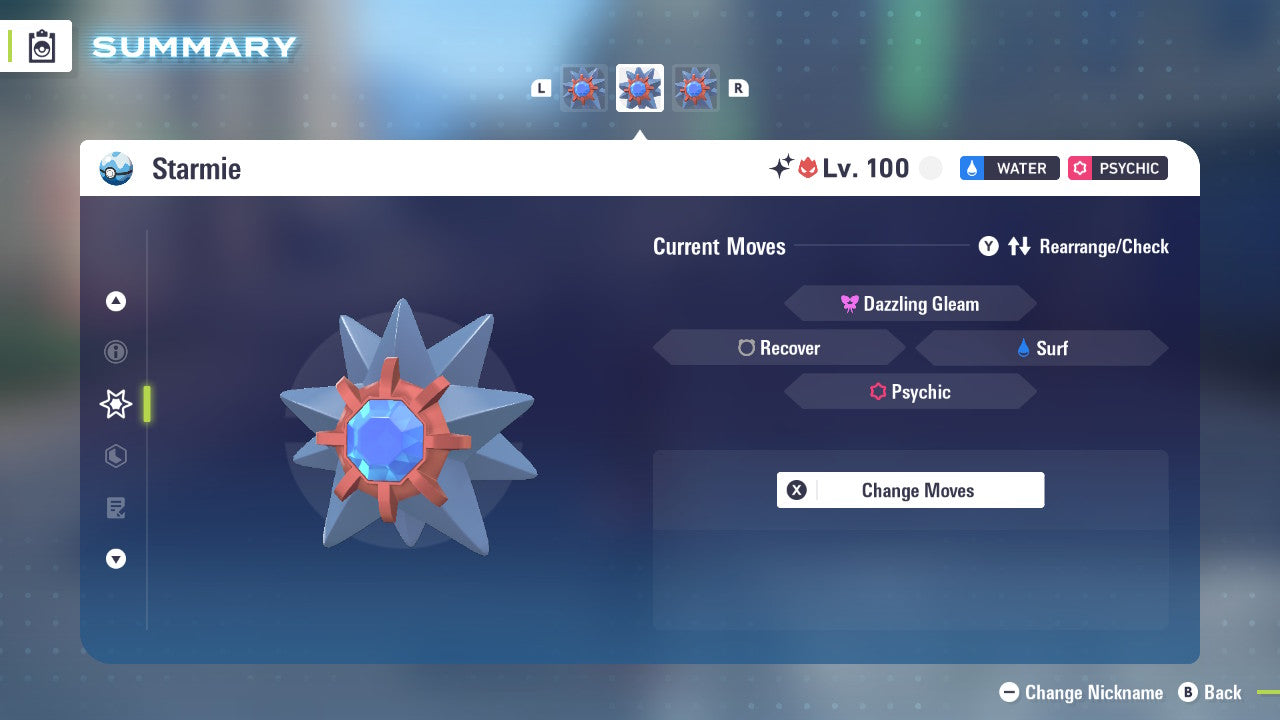Click the Poké Ball icon beside Starmie
This screenshot has height=720, width=1280.
tap(116, 169)
